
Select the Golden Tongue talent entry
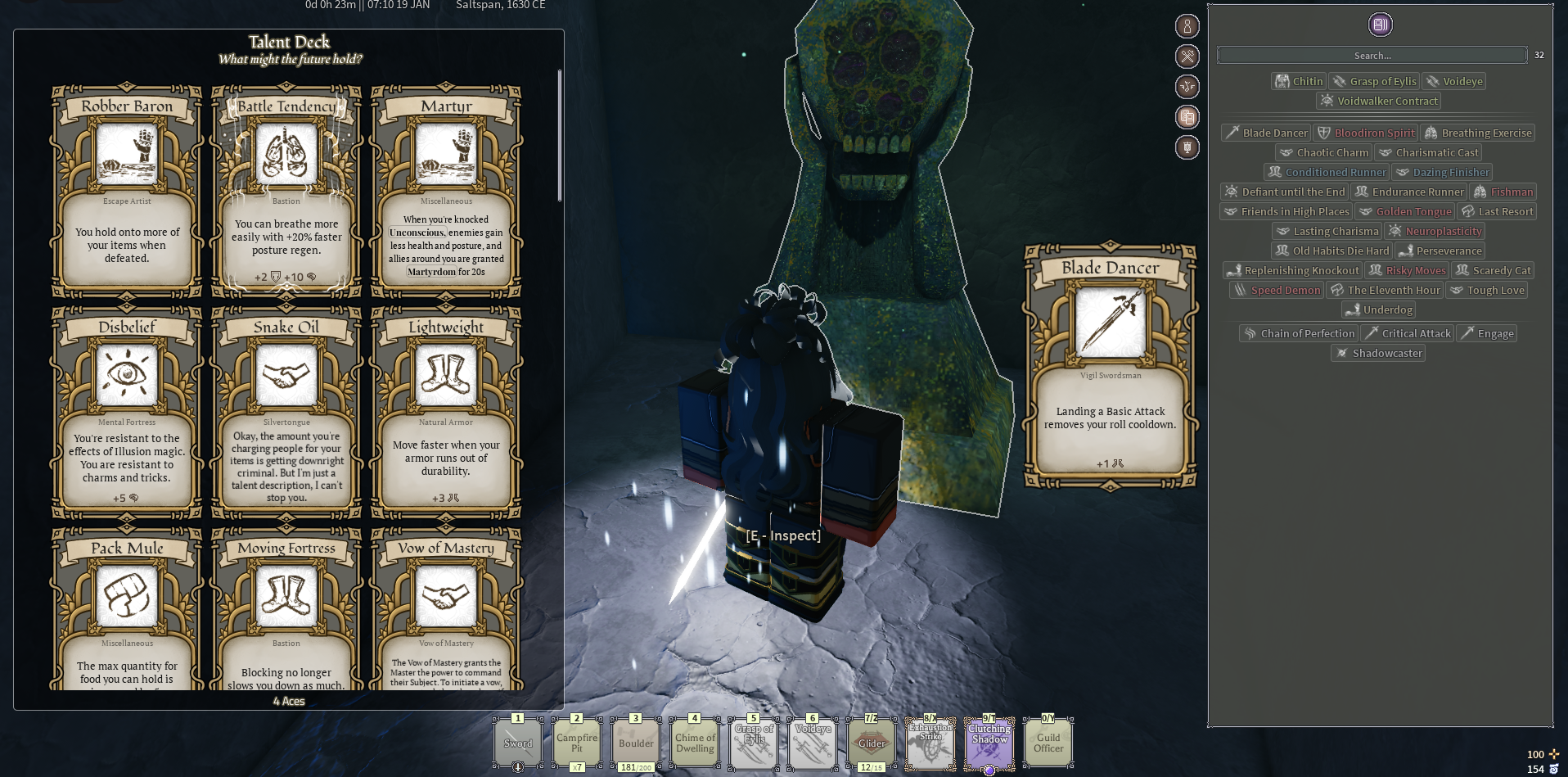[1405, 211]
